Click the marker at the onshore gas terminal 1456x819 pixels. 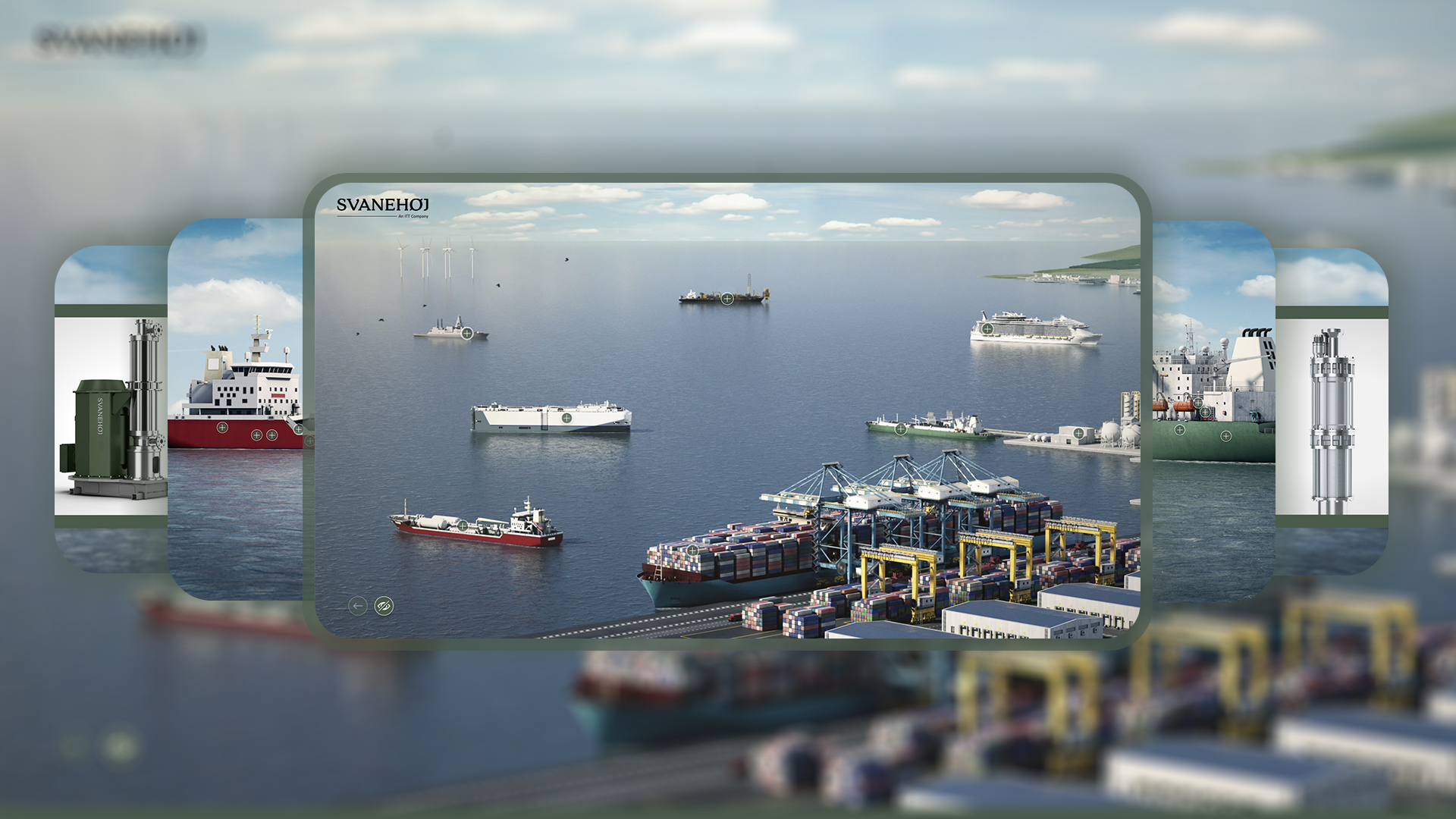[x=1078, y=433]
